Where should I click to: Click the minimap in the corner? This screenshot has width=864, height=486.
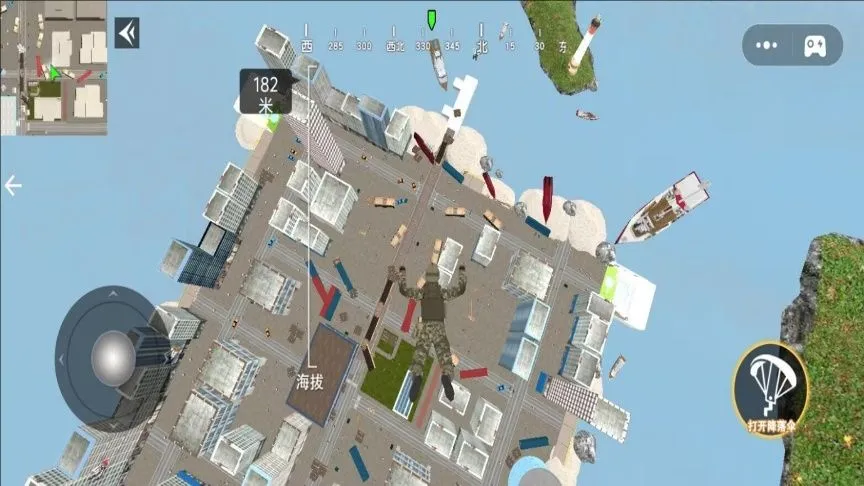coord(53,67)
